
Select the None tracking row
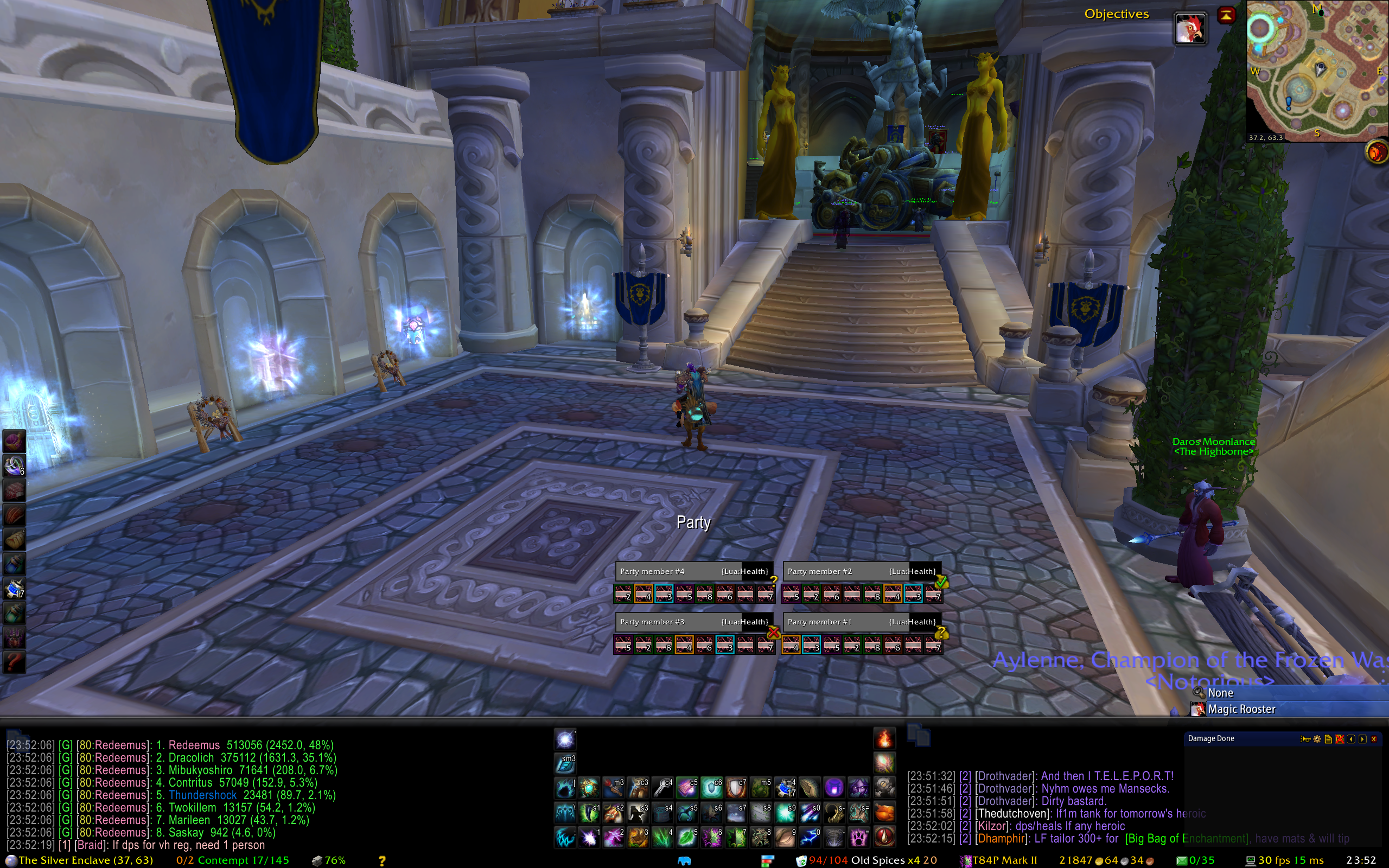point(1220,693)
